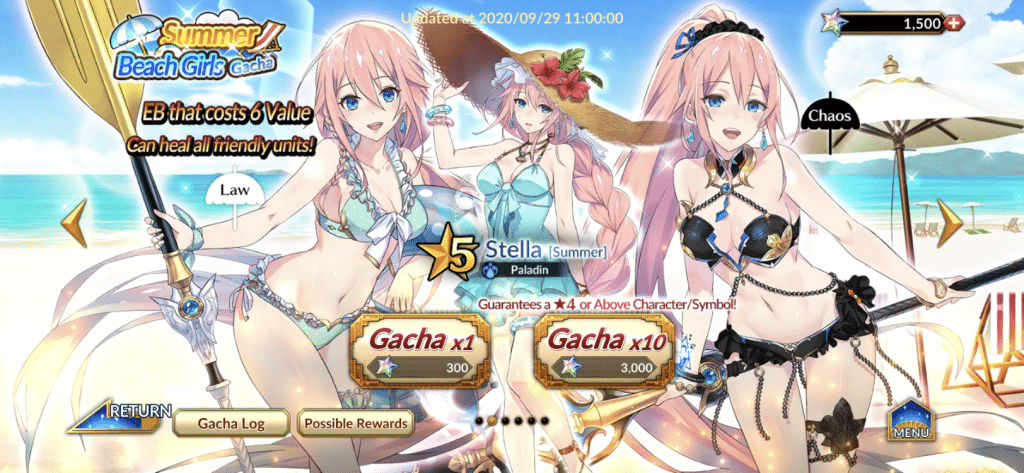Viewport: 1024px width, 473px height.
Task: Select the Chaos version umbrella label
Action: click(825, 115)
